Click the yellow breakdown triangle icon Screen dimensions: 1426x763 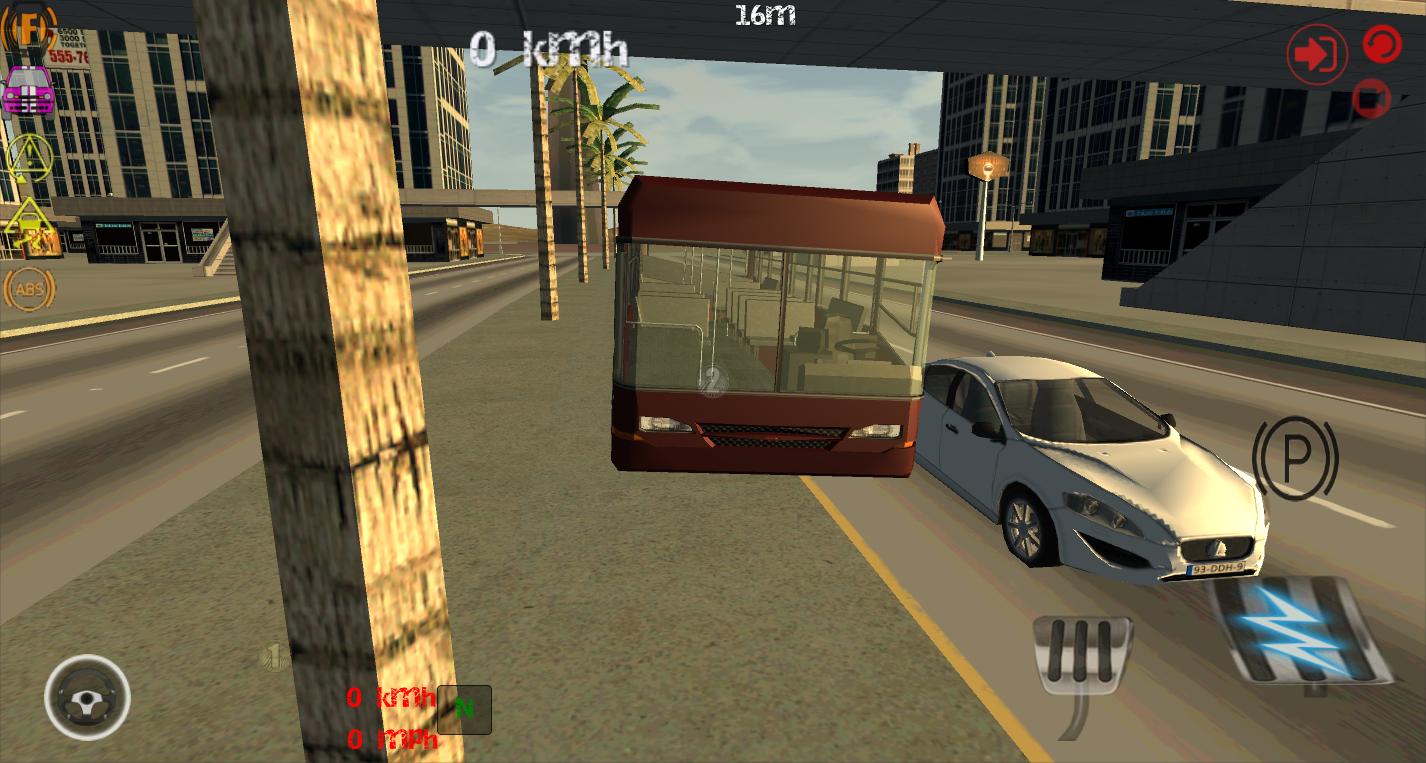[28, 221]
